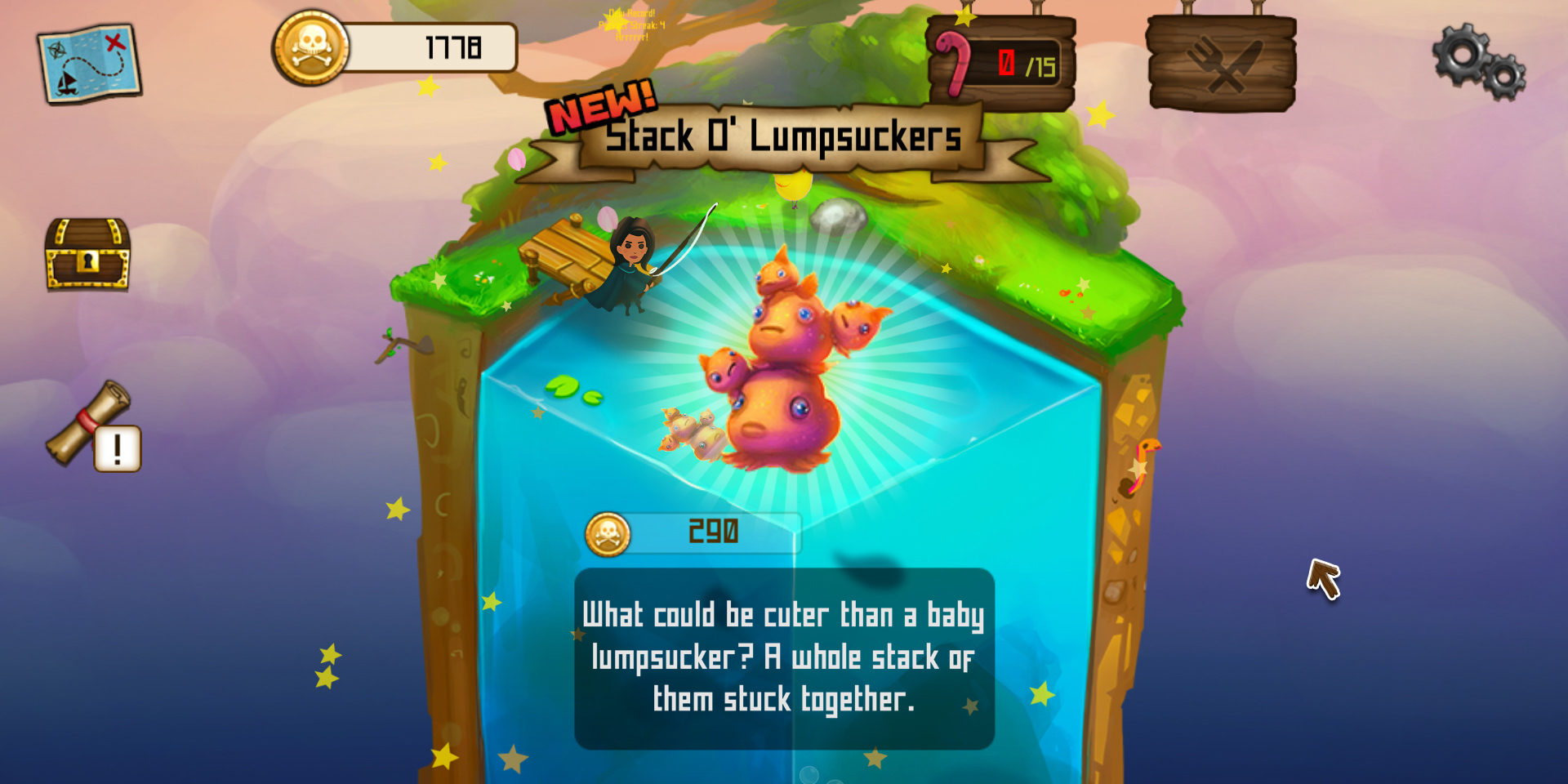
Task: Open the treasure chest rewards
Action: (x=88, y=255)
